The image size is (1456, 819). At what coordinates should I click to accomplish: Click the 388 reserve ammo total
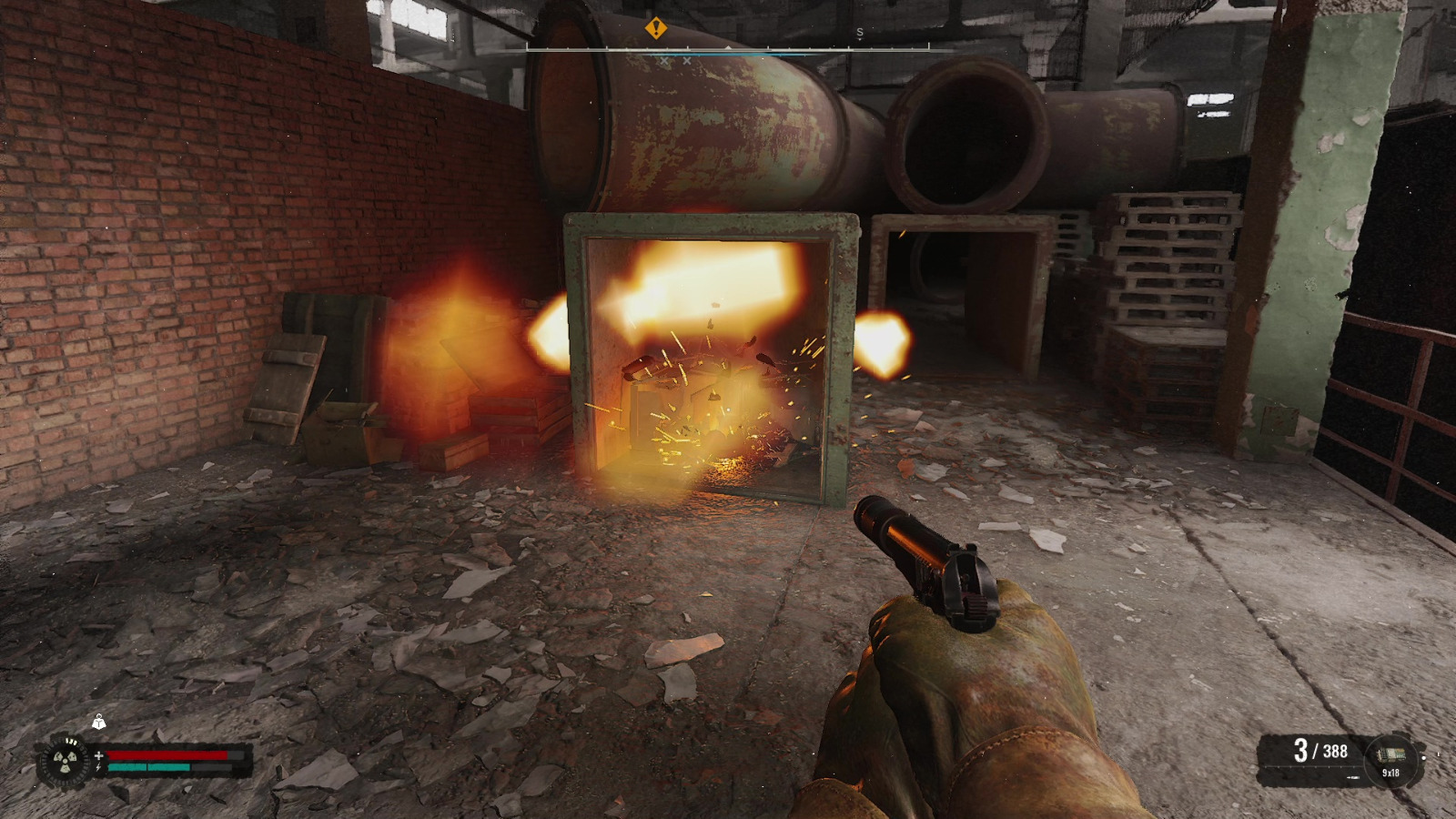[x=1335, y=752]
